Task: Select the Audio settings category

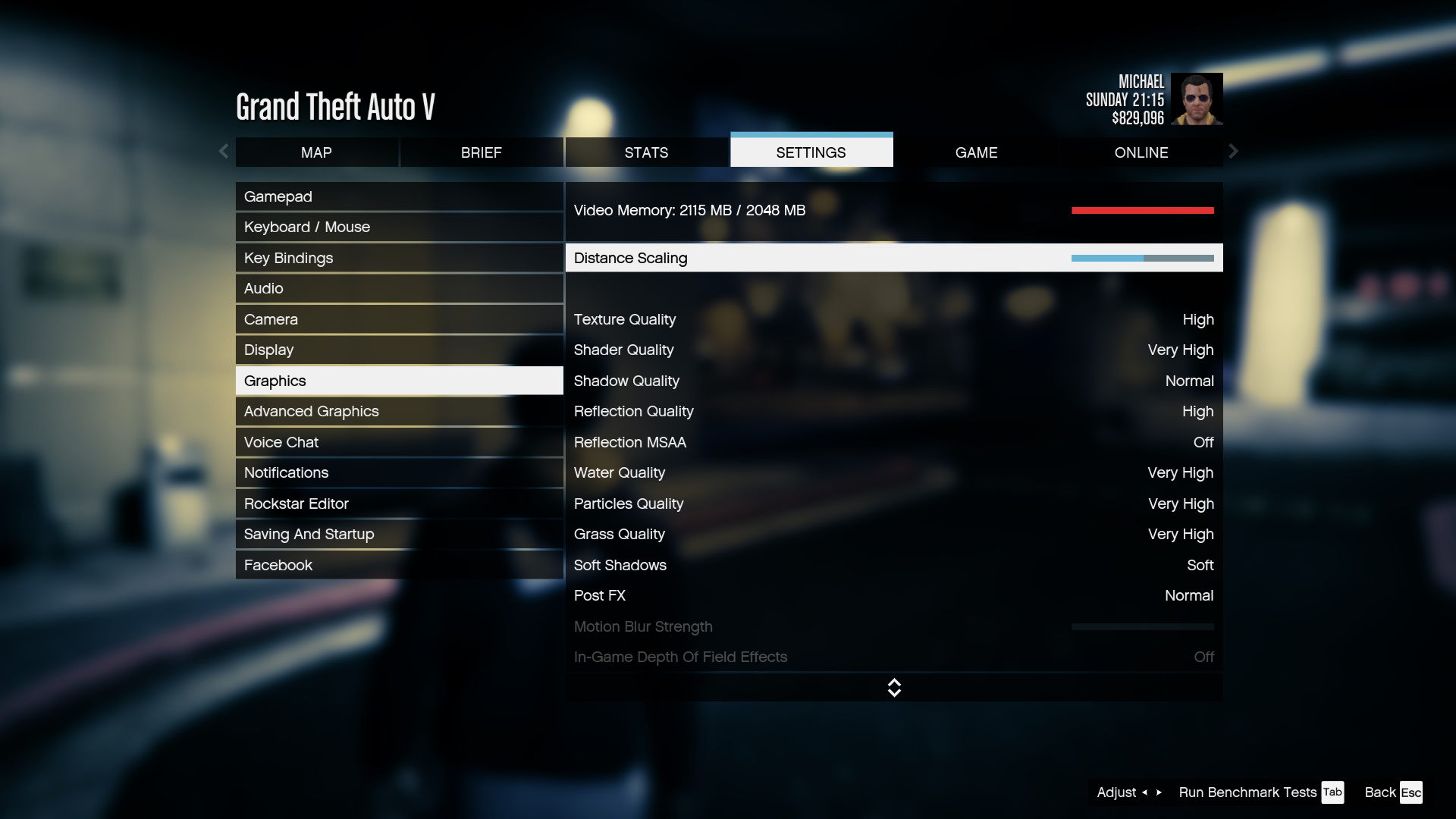Action: (399, 289)
